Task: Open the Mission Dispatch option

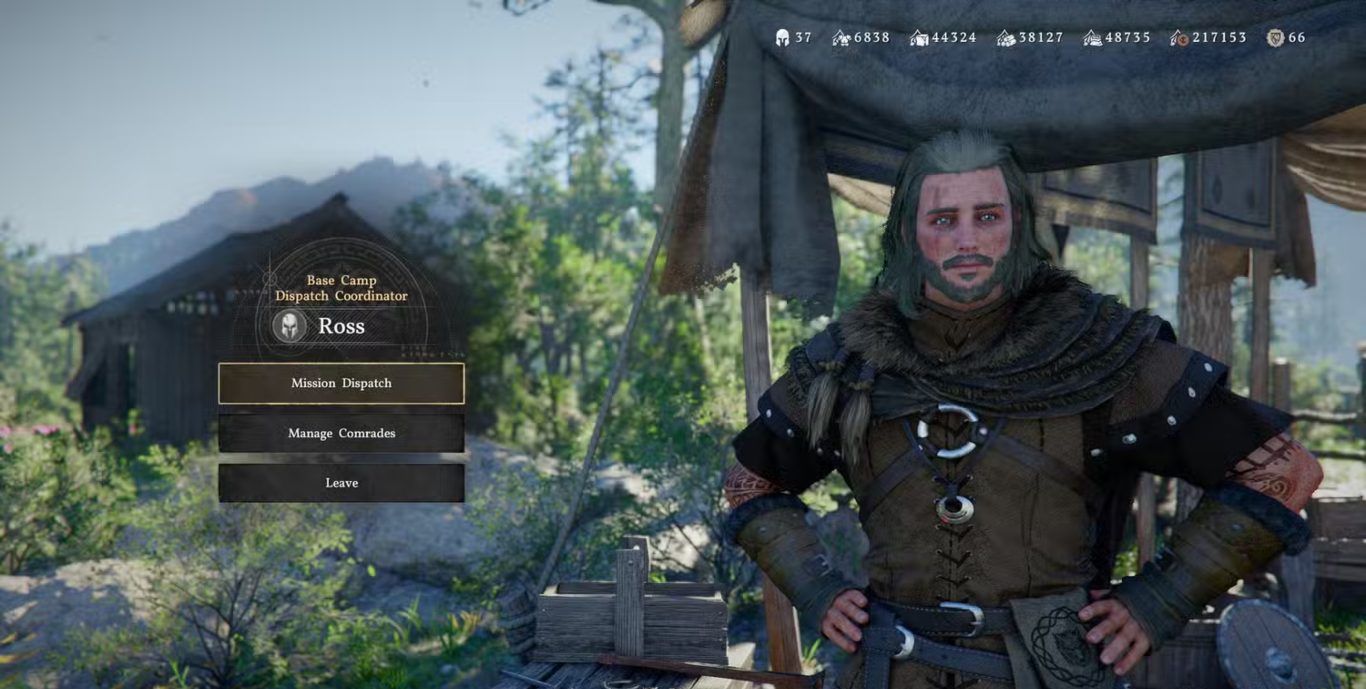Action: (341, 383)
